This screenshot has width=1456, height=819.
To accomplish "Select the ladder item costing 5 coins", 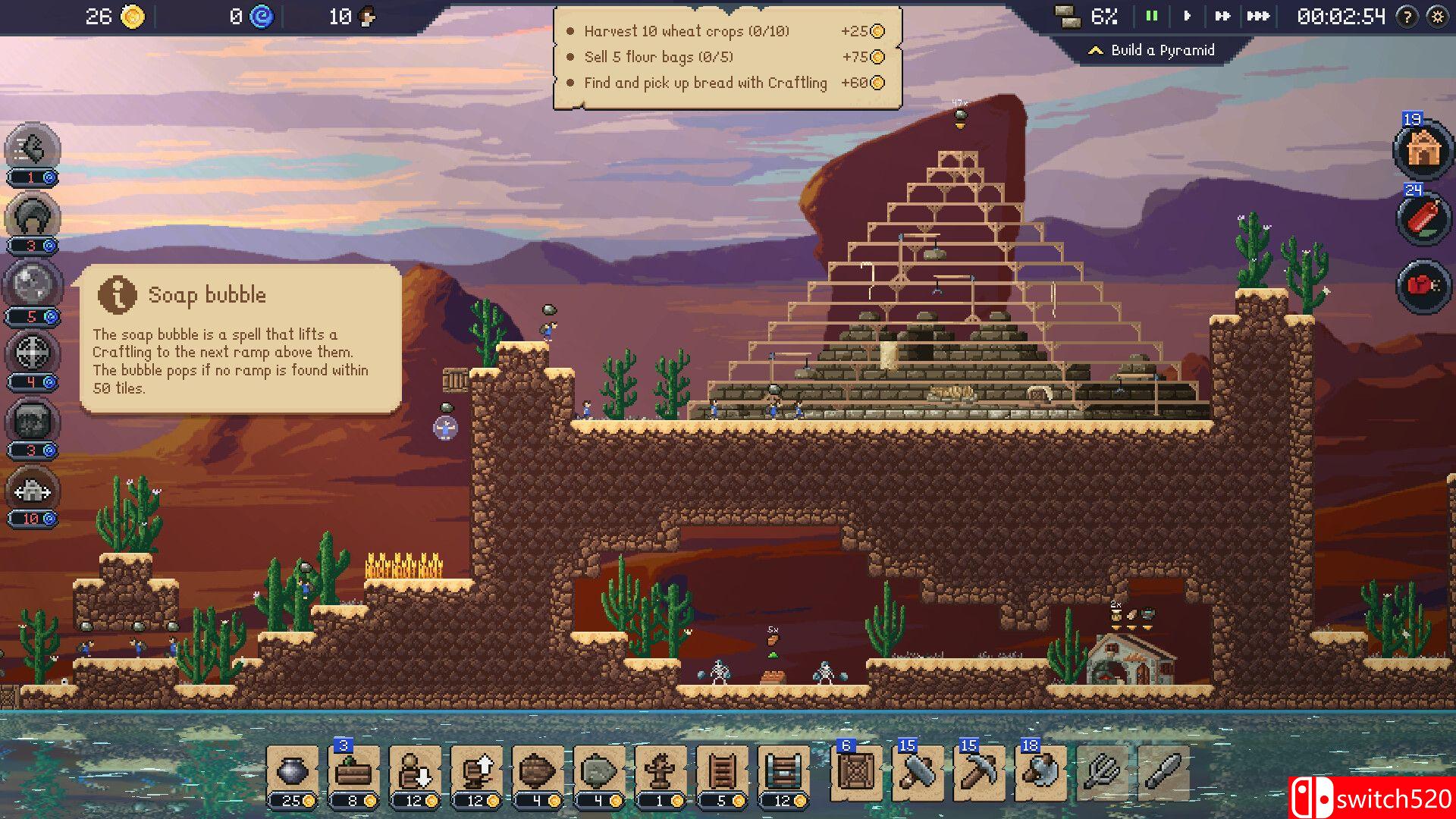I will (722, 773).
